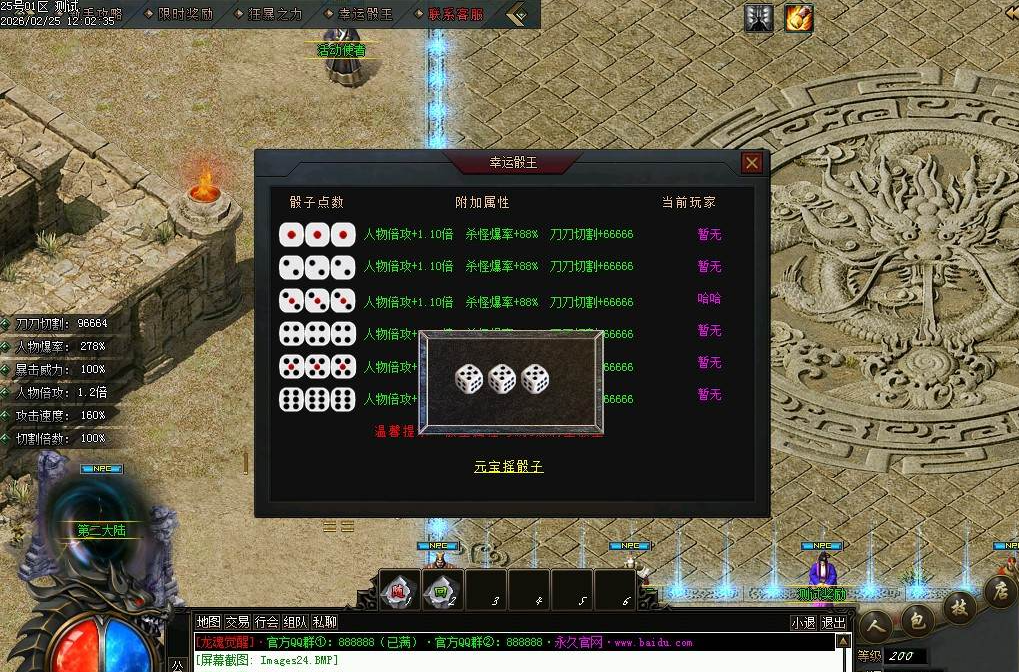The image size is (1019, 672).
Task: Click the 退出 exit button
Action: point(833,622)
